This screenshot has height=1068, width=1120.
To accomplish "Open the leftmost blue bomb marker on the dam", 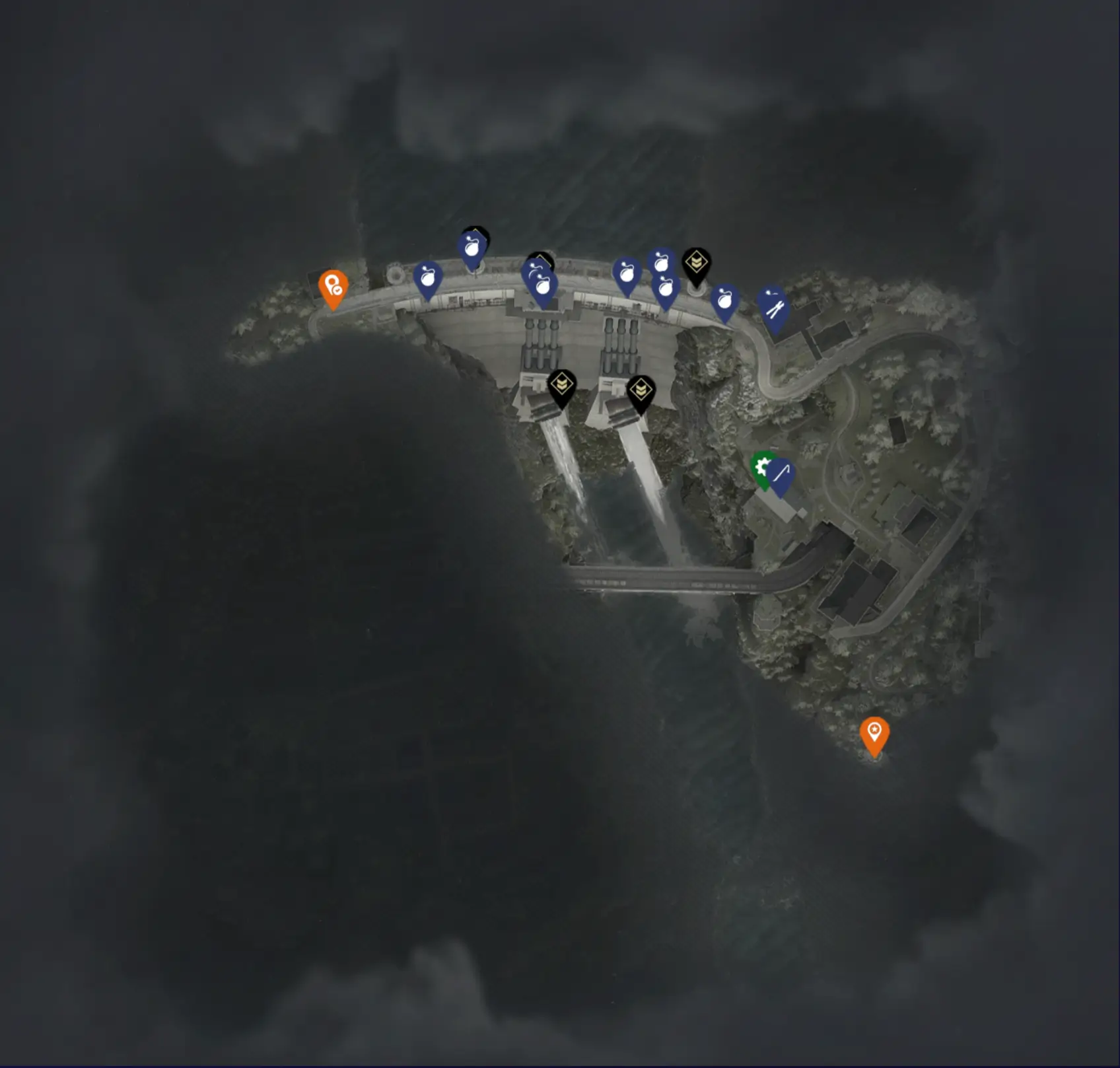I will [x=428, y=279].
